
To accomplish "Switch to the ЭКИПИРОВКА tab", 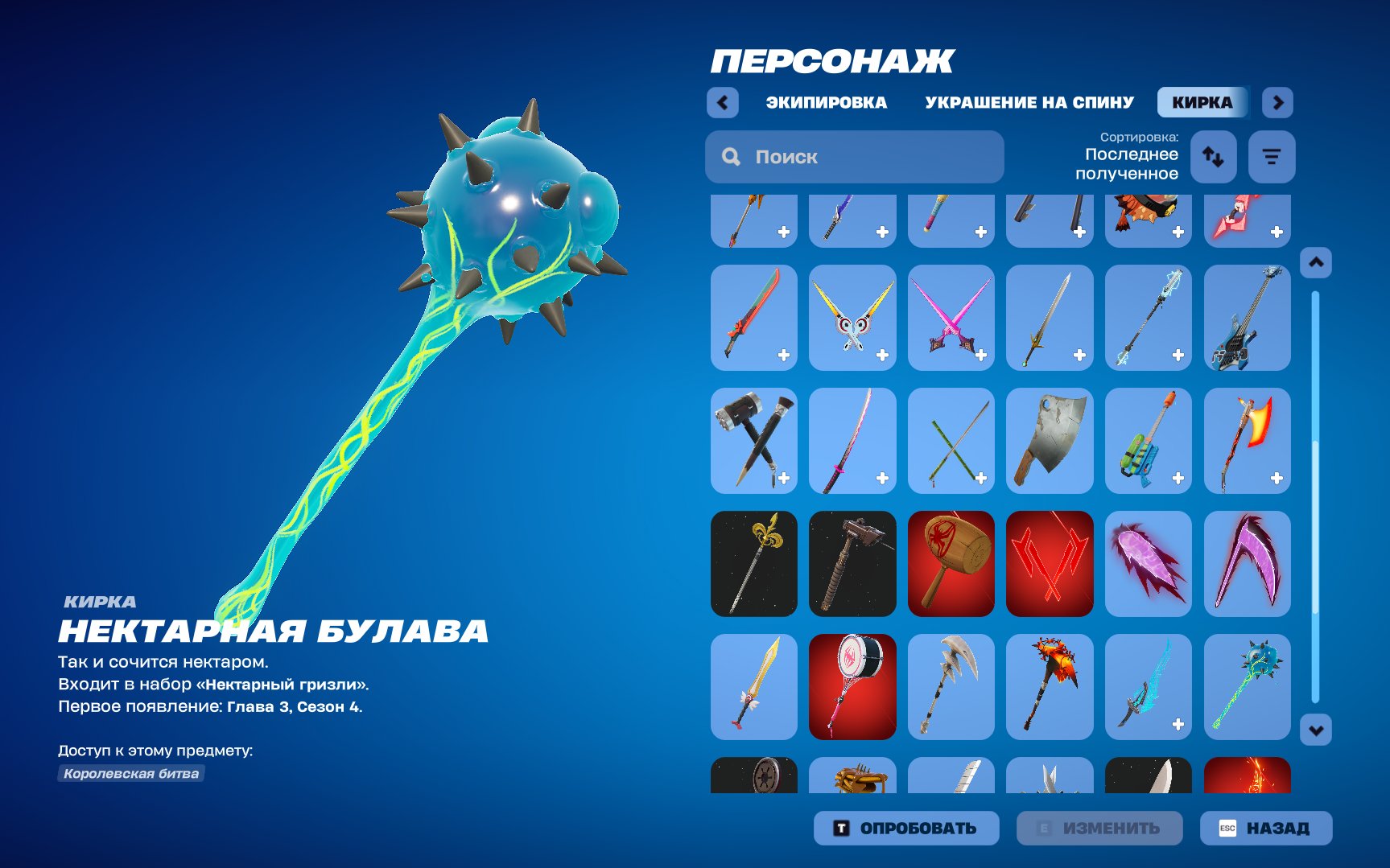I will [x=827, y=102].
